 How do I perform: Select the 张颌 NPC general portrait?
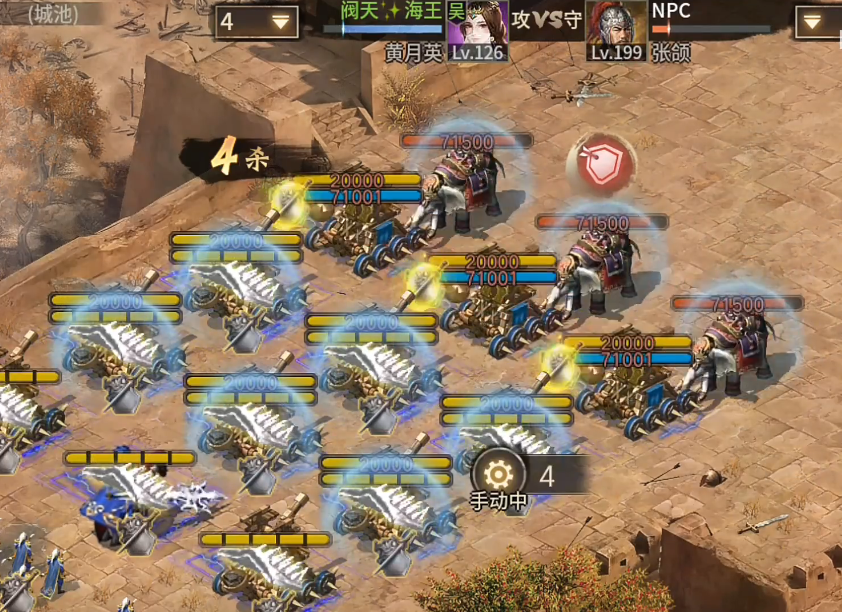tap(616, 24)
